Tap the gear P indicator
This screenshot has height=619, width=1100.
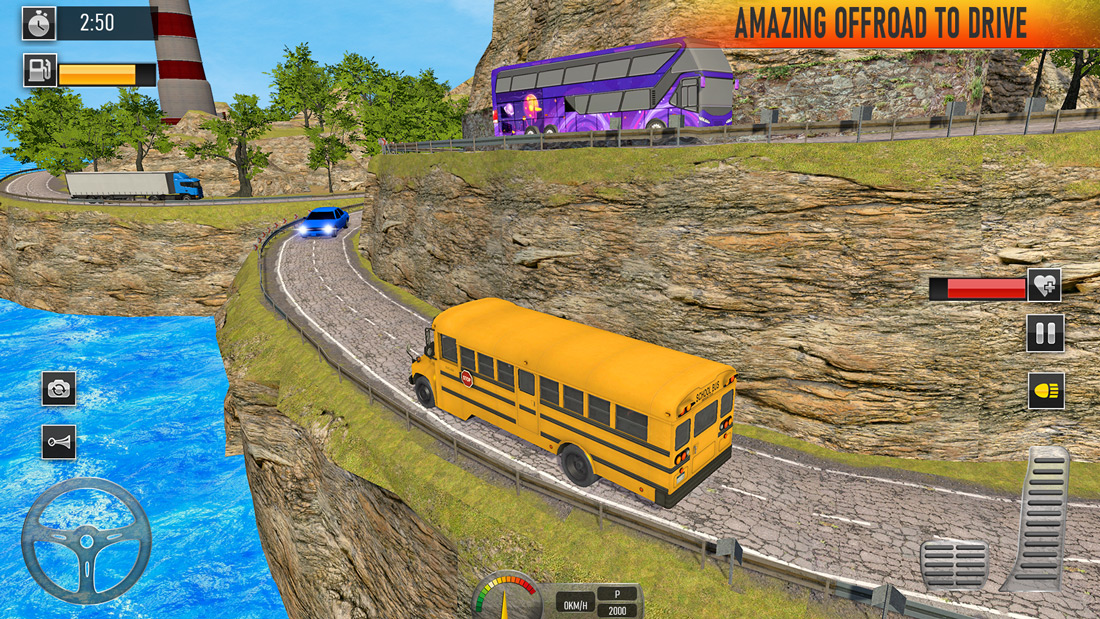coord(616,593)
